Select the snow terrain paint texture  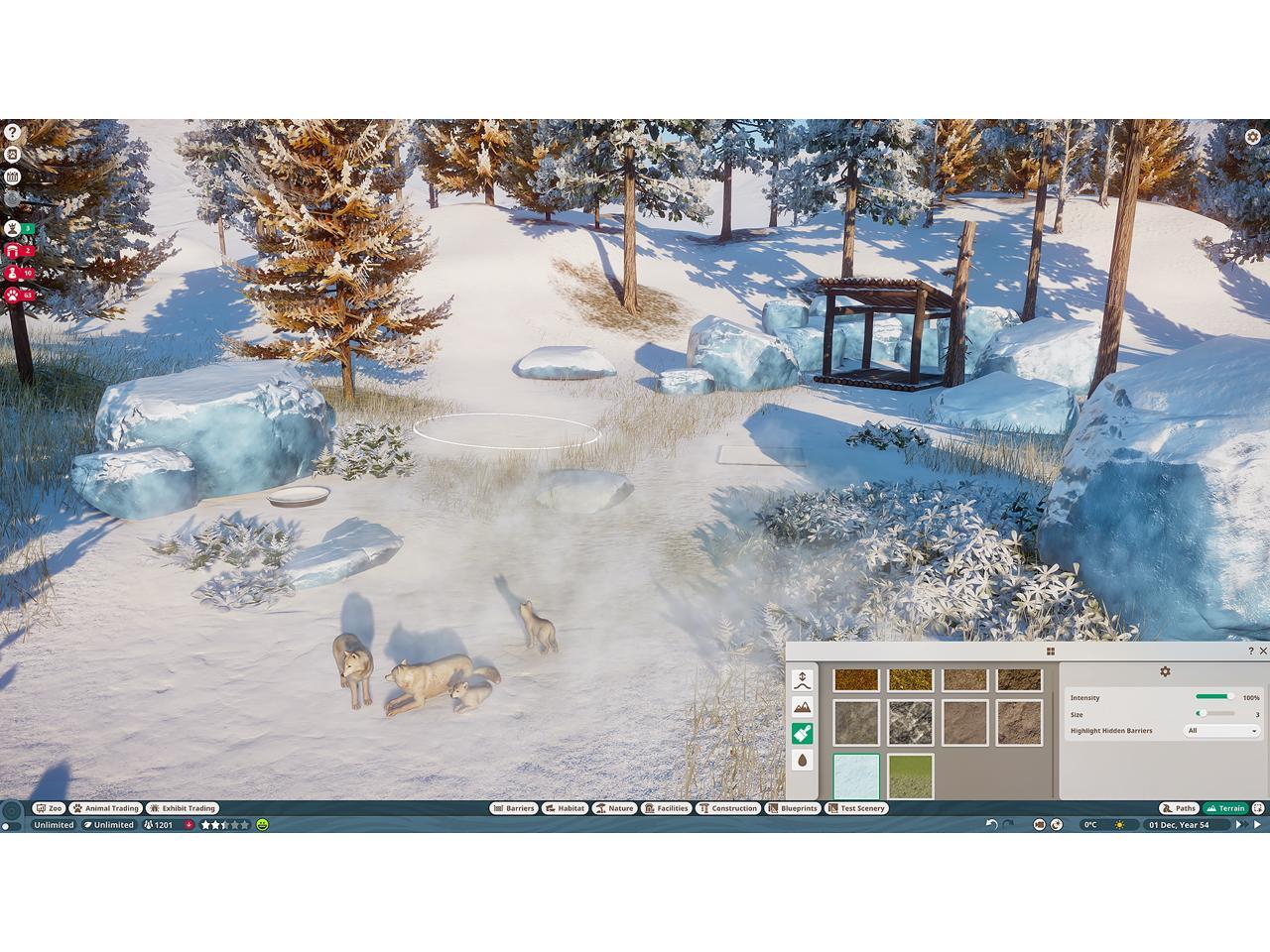[856, 775]
